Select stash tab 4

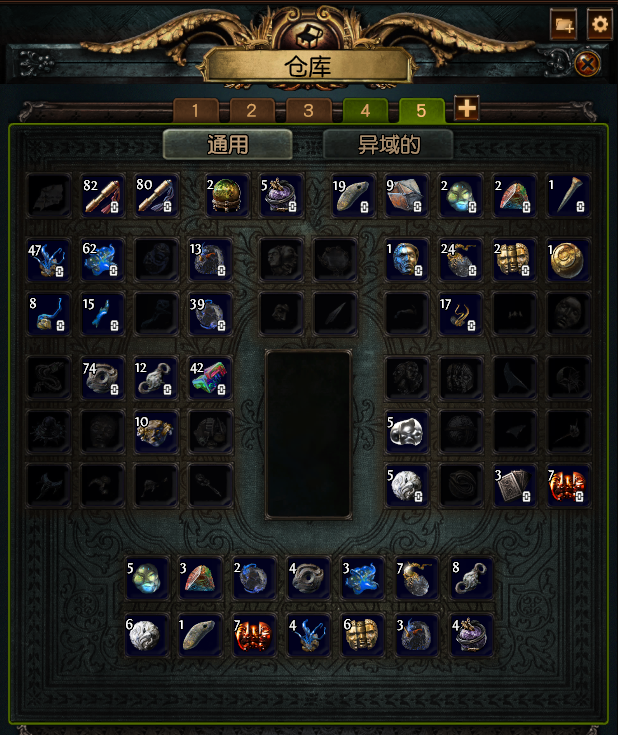point(365,110)
